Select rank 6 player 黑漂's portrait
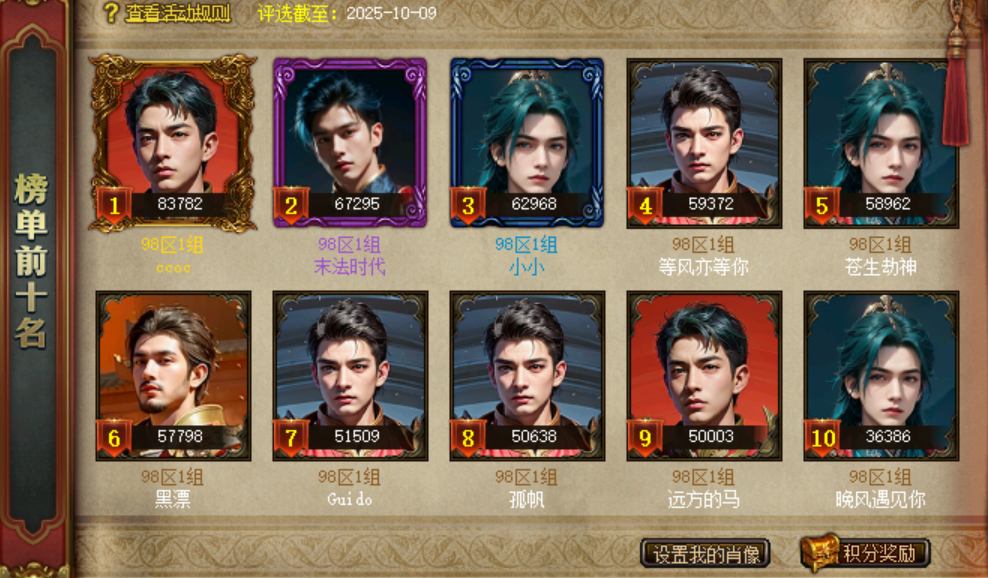 (x=172, y=375)
